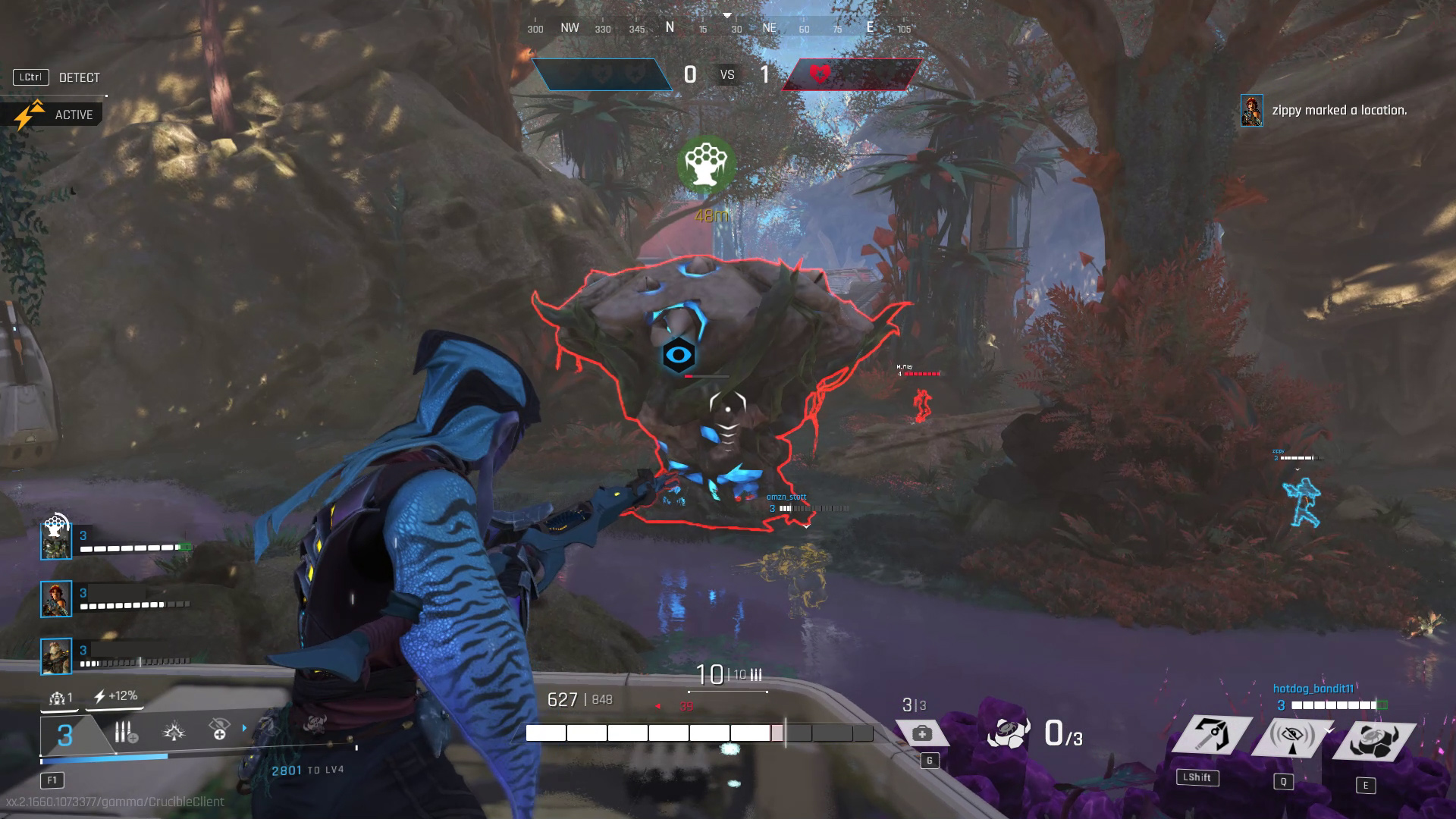Inspect the +12% lightning bonus stat
Image resolution: width=1456 pixels, height=819 pixels.
click(115, 696)
